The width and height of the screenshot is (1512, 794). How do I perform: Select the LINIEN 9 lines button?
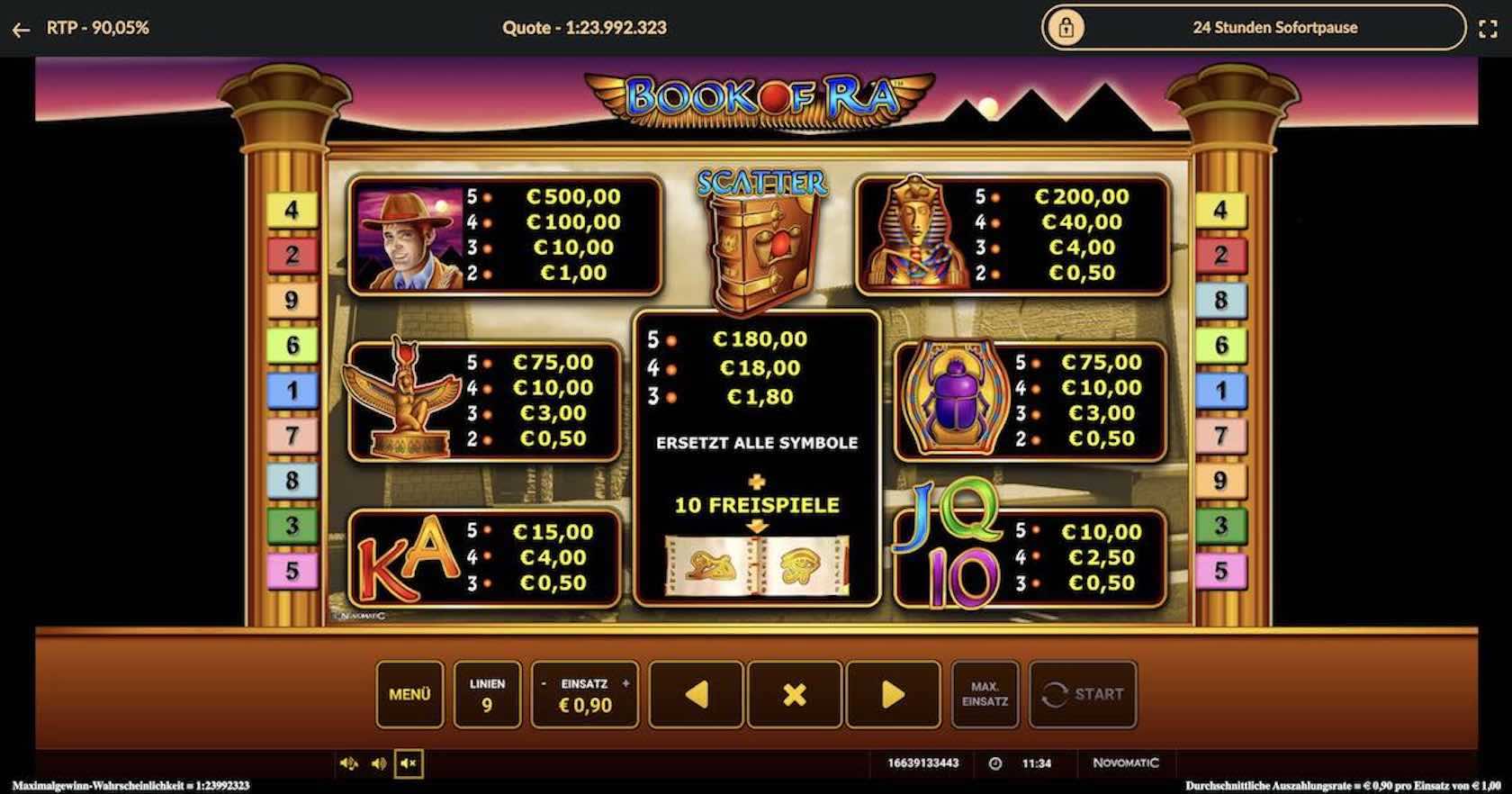[x=487, y=694]
